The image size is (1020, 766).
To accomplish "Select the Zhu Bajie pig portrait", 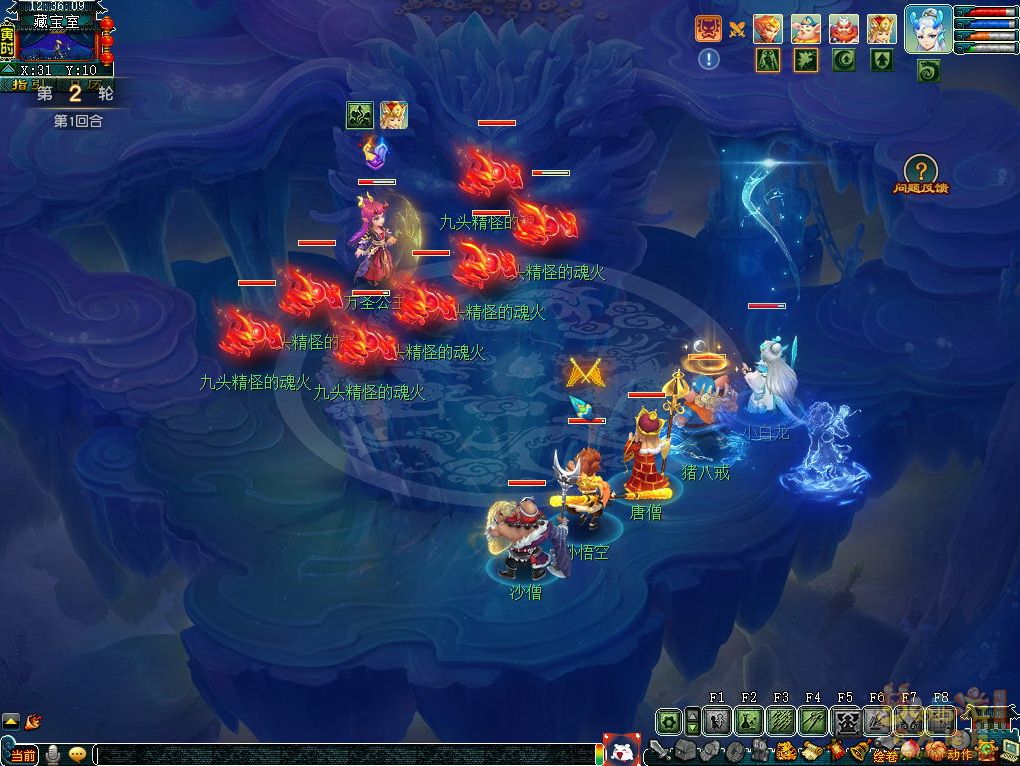I will (x=806, y=29).
